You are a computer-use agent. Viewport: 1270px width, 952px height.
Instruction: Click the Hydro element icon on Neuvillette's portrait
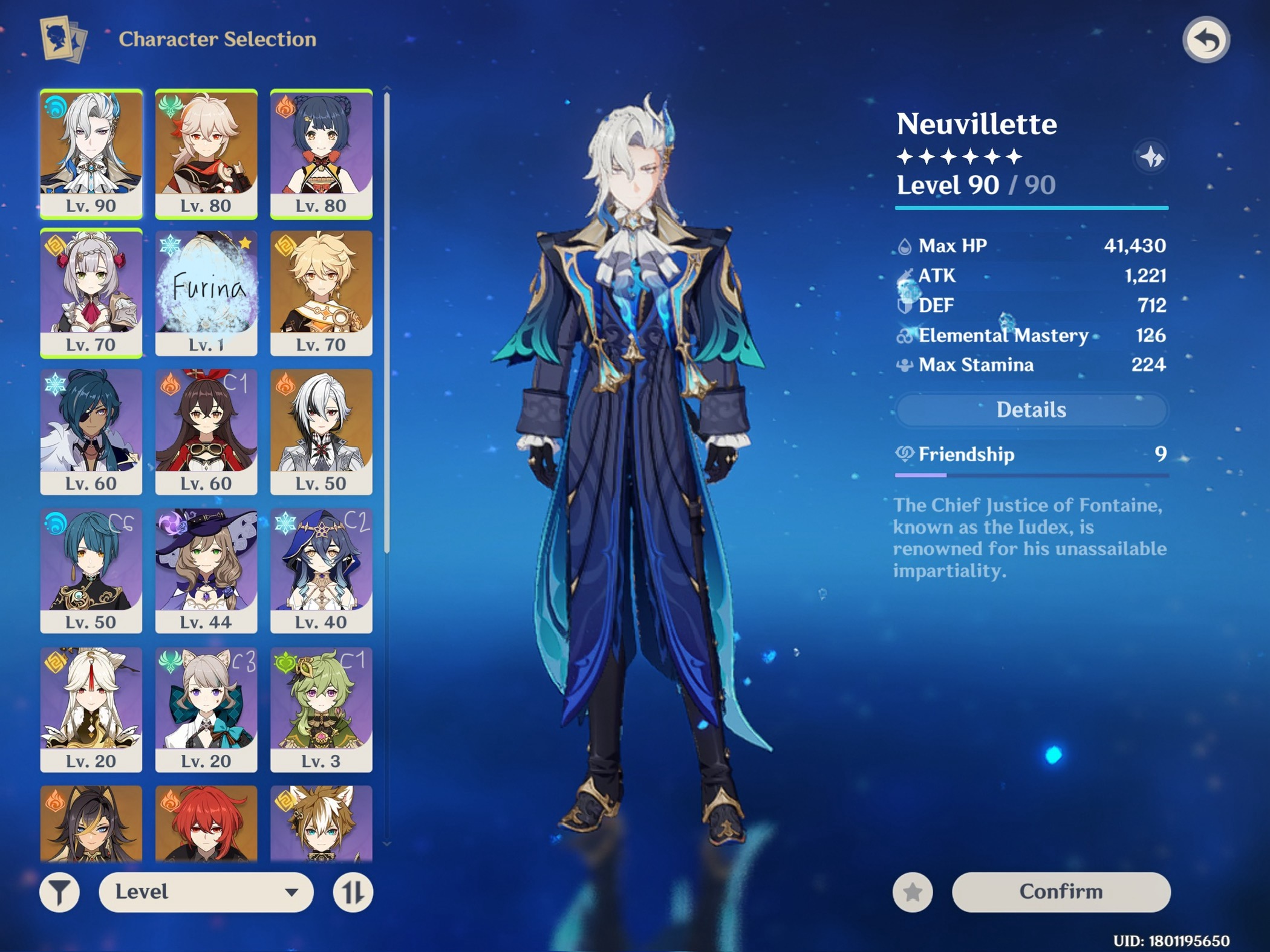54,106
